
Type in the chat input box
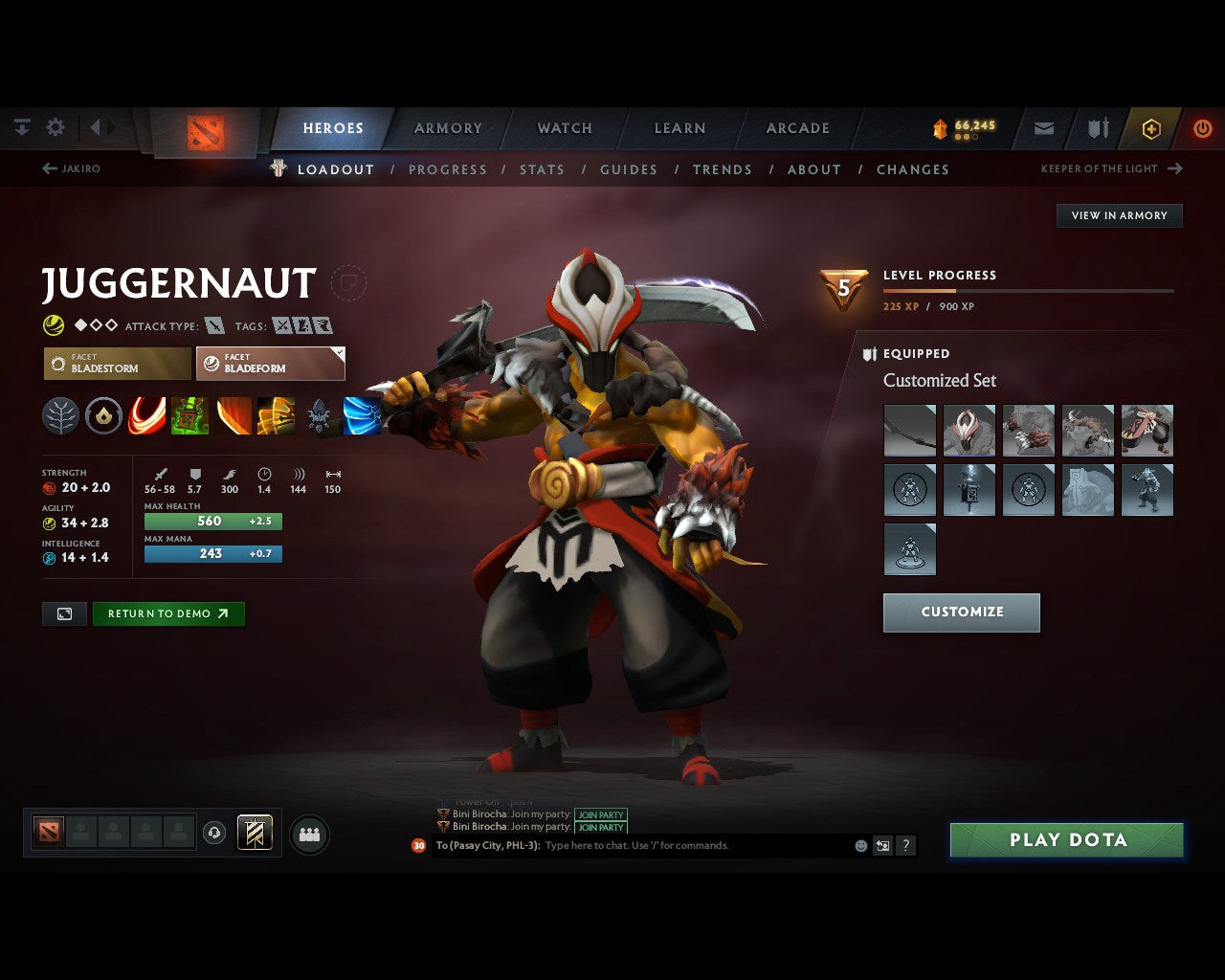point(694,846)
